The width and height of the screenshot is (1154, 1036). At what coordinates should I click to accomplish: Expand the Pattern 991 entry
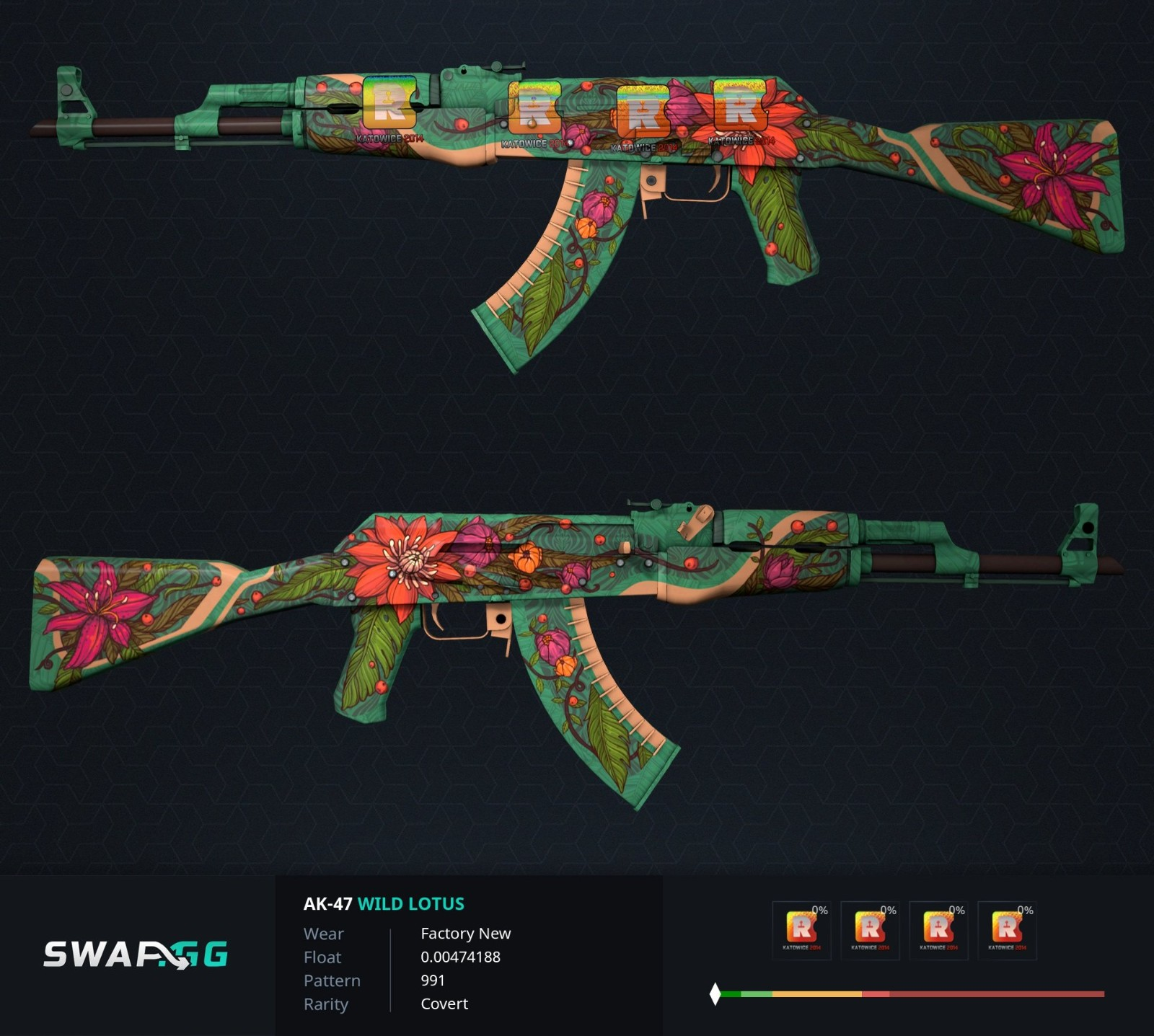point(433,980)
